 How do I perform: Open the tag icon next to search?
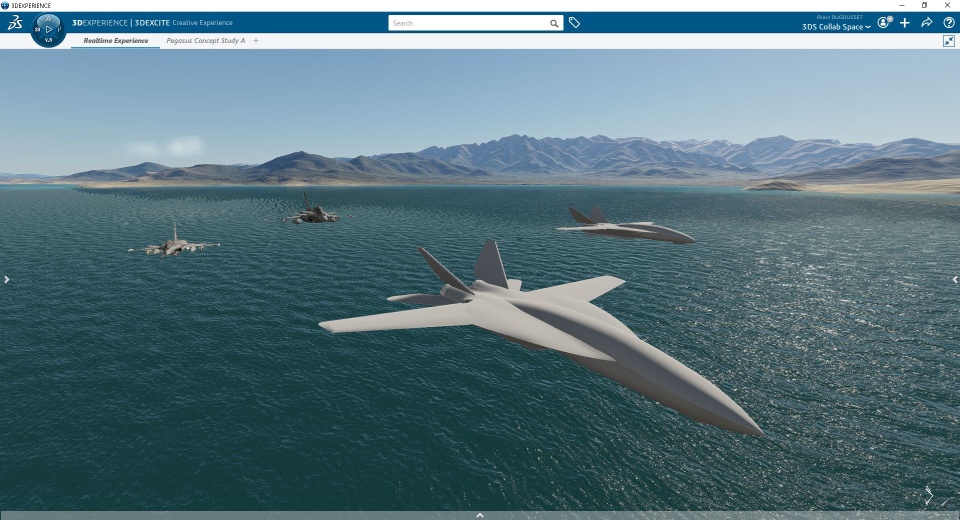(574, 23)
